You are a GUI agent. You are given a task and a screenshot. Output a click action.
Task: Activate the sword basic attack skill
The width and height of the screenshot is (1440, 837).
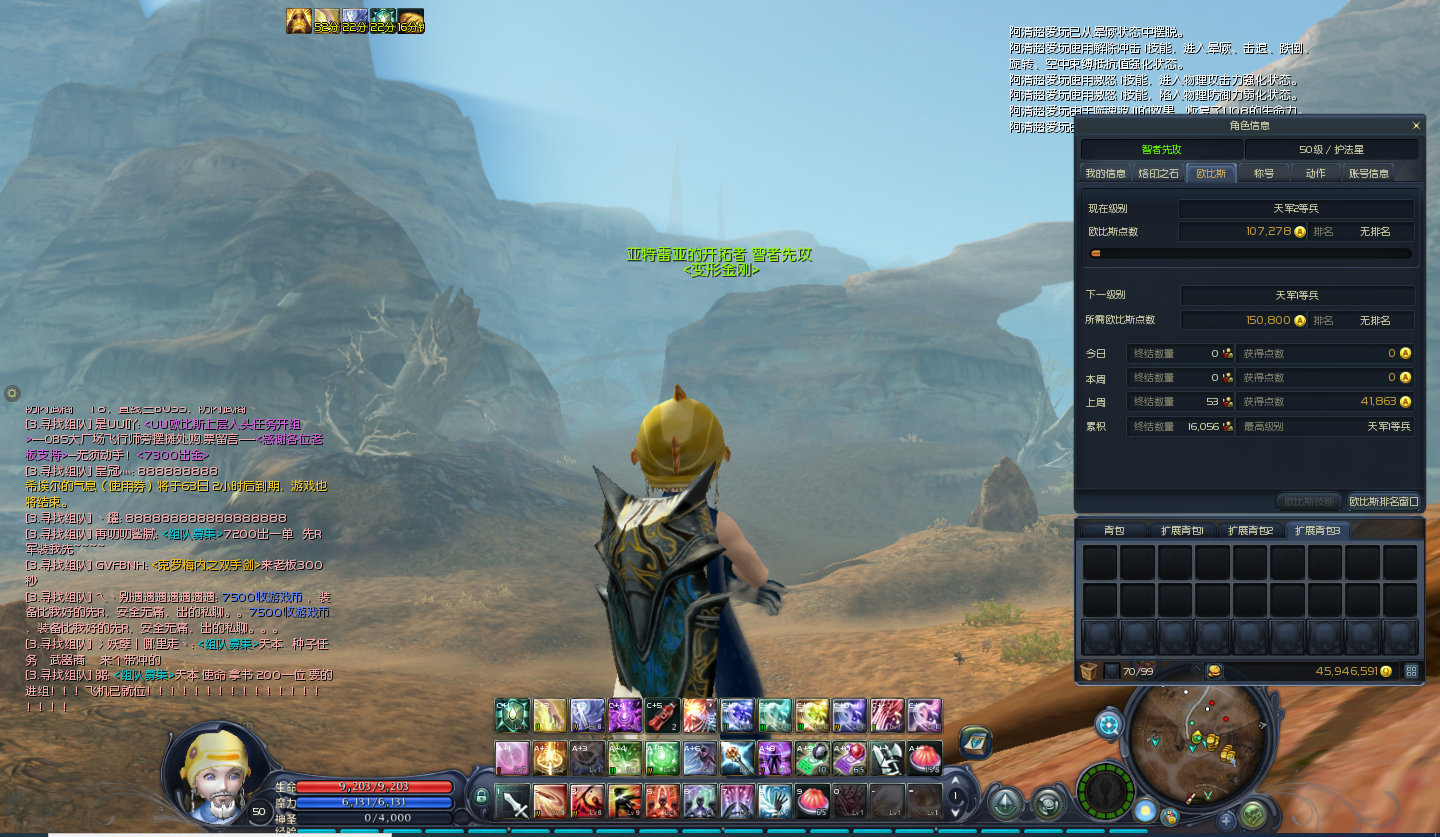512,801
